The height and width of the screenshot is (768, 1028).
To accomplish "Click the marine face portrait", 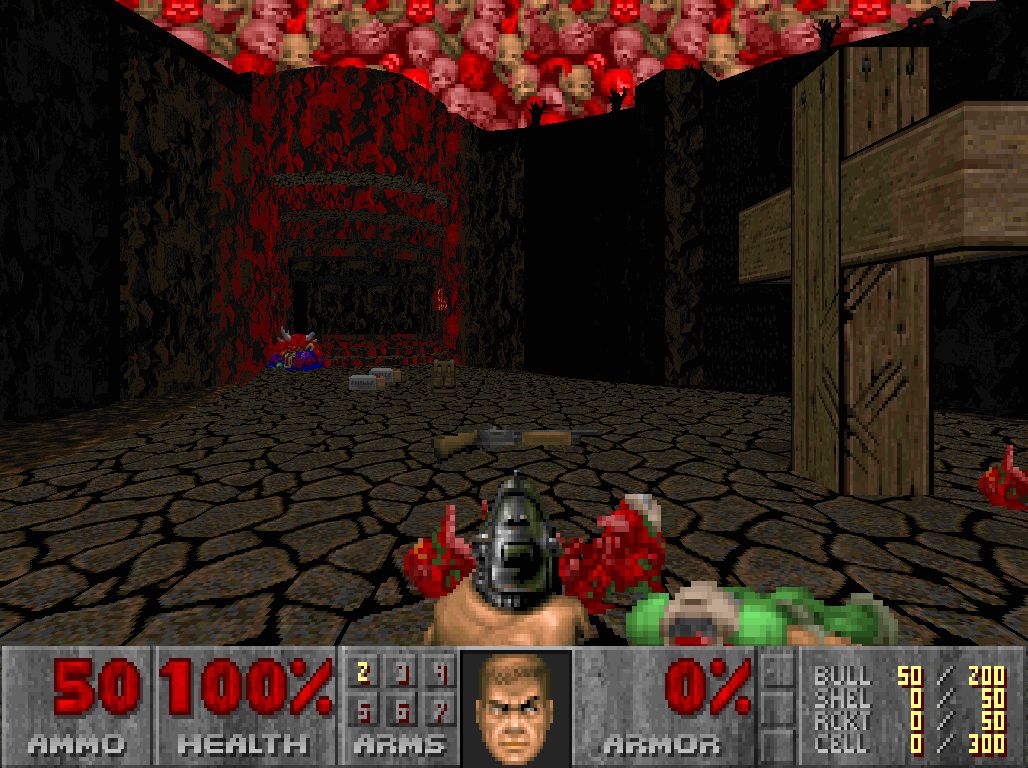I will point(515,705).
